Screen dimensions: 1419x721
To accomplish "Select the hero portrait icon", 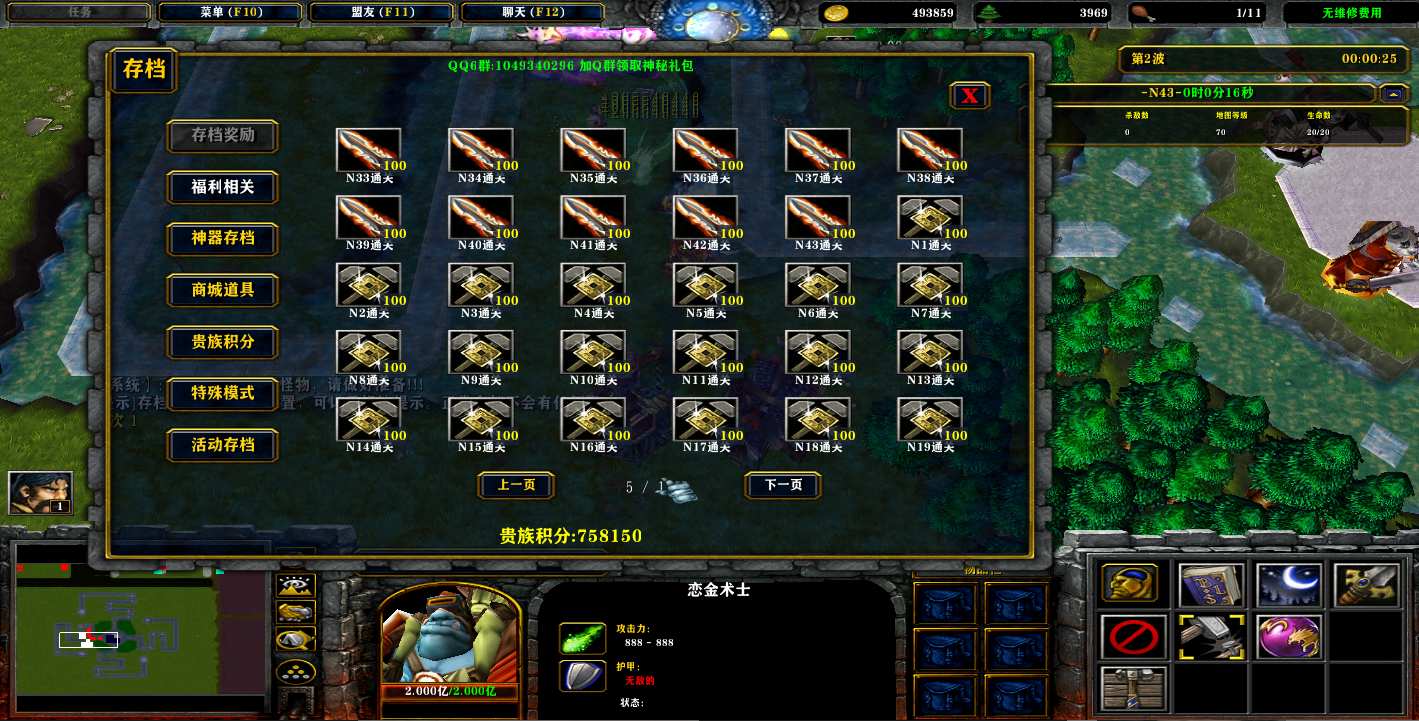I will [40, 493].
